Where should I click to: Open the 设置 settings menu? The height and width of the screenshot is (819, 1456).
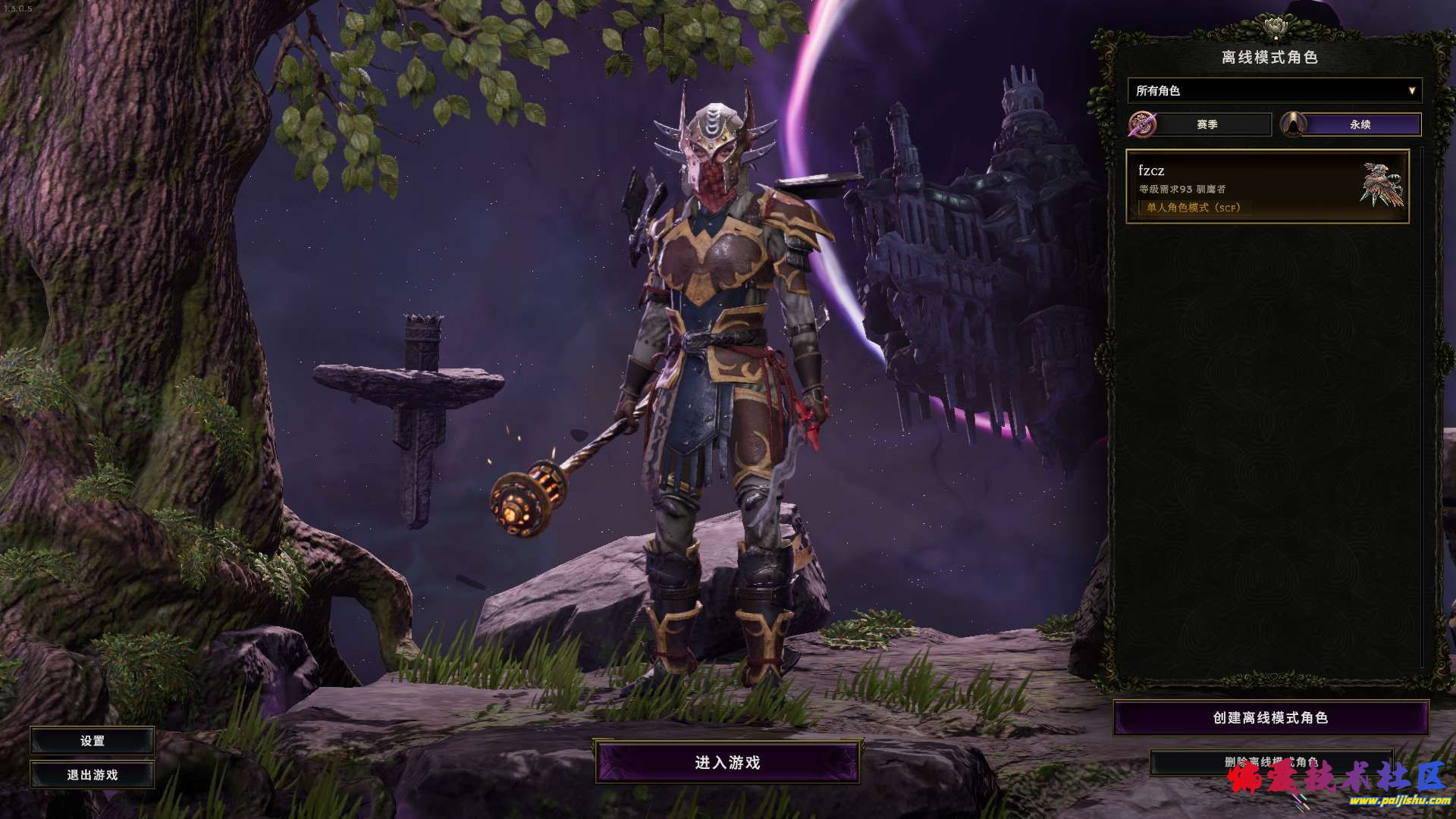point(93,741)
